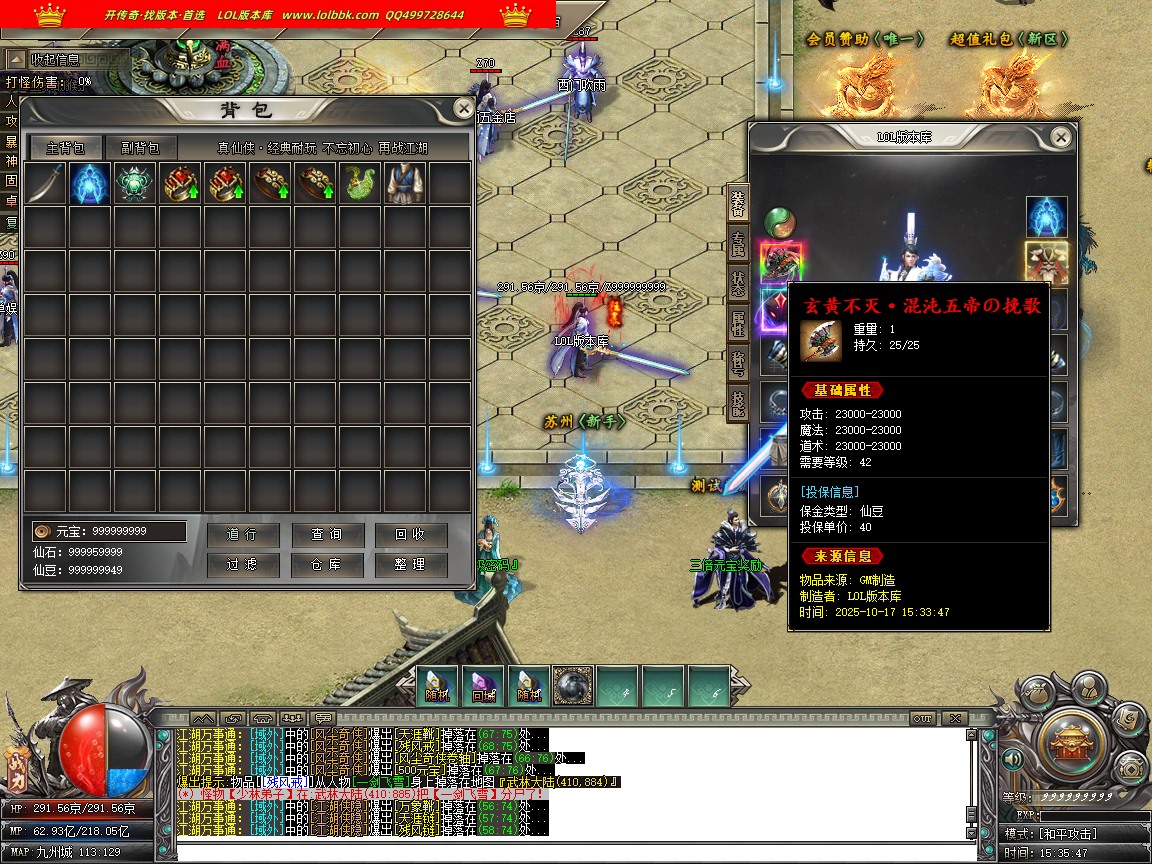
Task: Select the equipped rainbow-bordered weapon slot
Action: (780, 262)
